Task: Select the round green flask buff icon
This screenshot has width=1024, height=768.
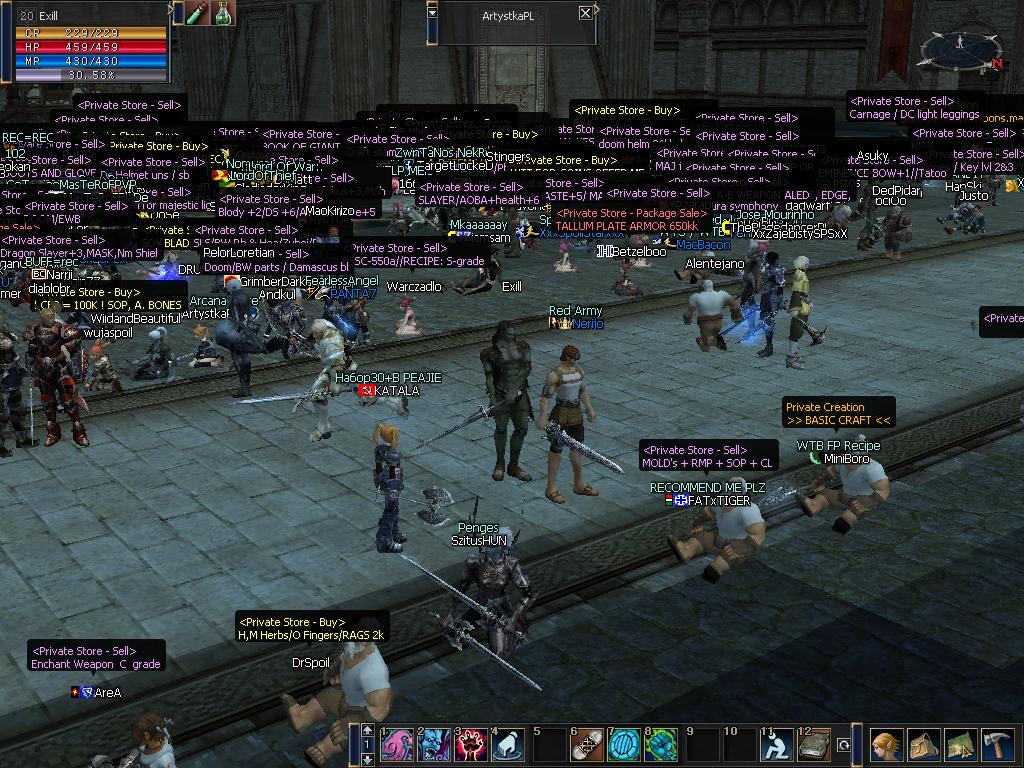Action: tap(222, 13)
